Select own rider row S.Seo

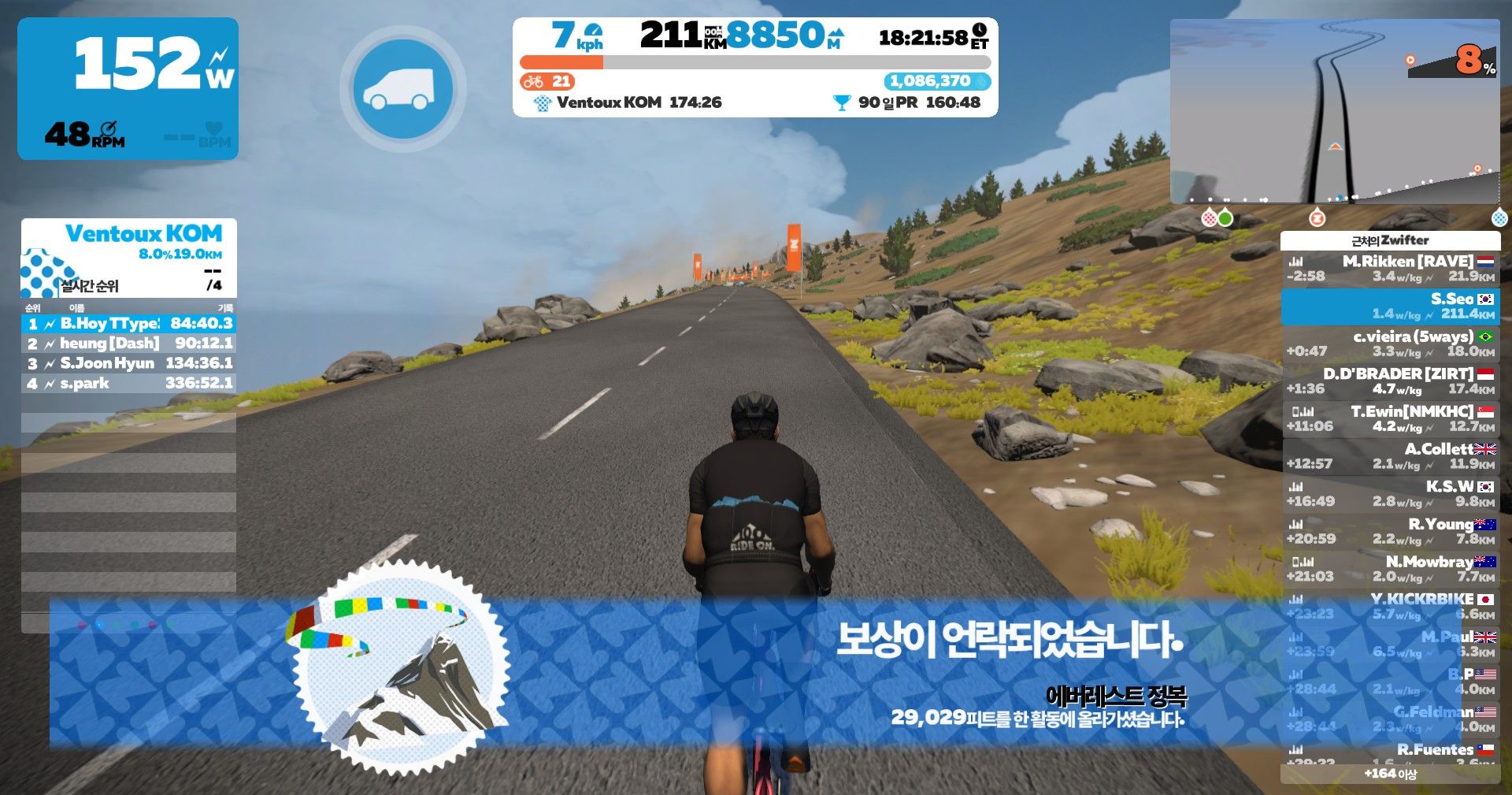1391,306
